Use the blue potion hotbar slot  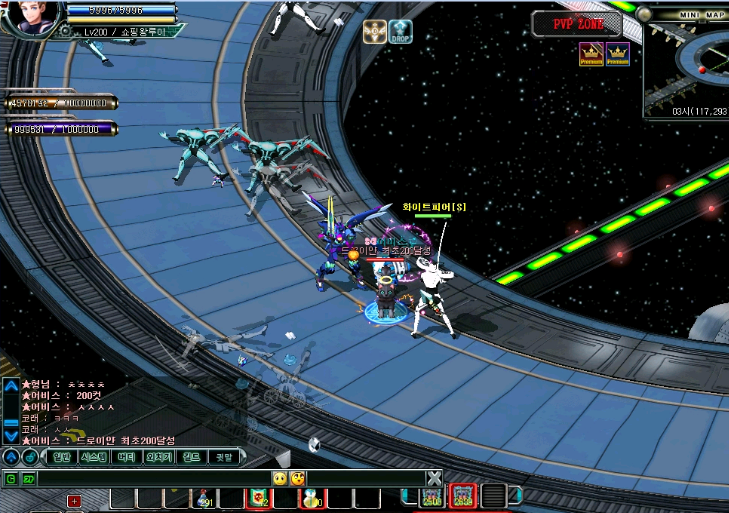(x=313, y=497)
